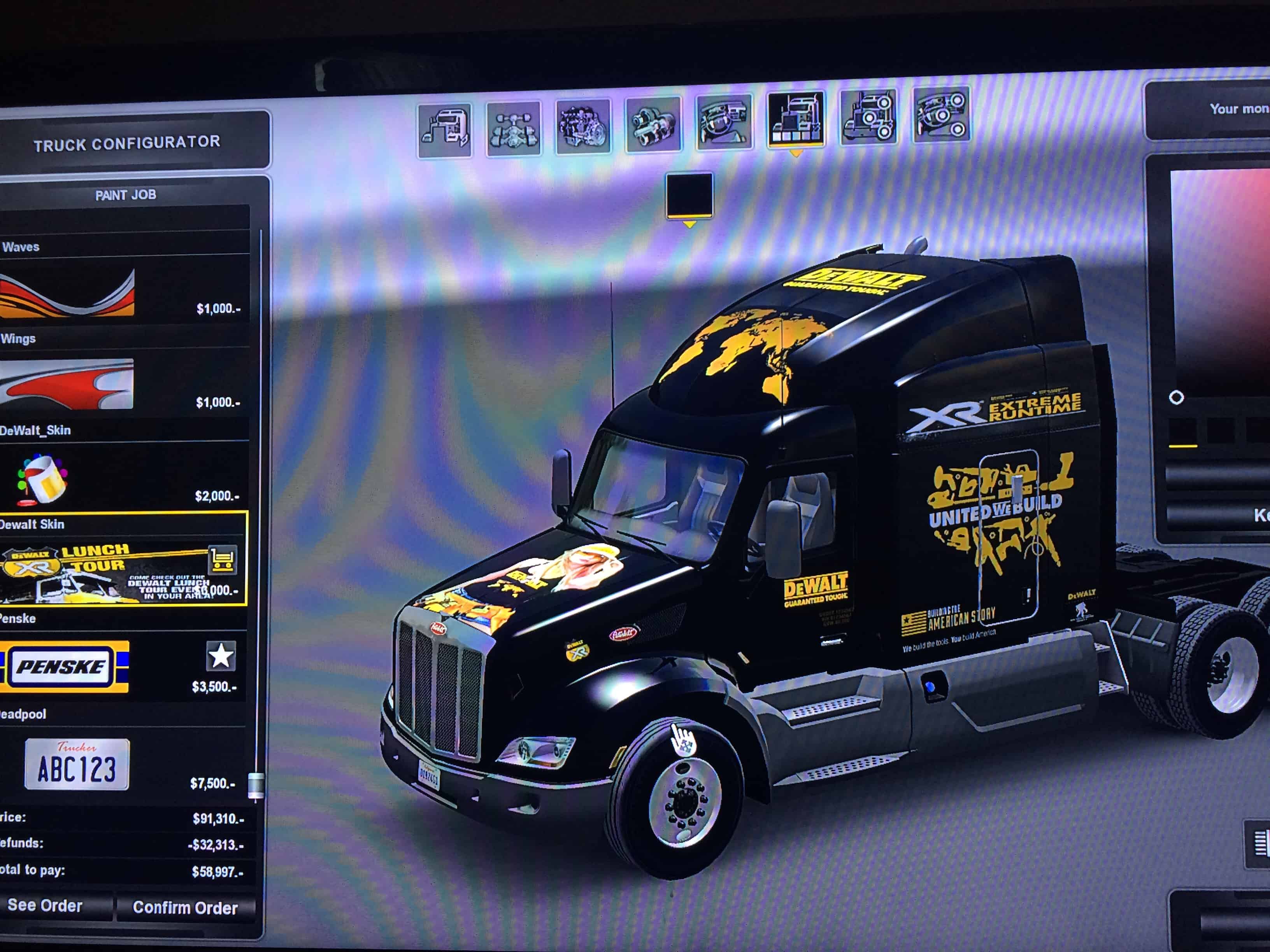
Task: Switch to the engine category
Action: coord(583,126)
